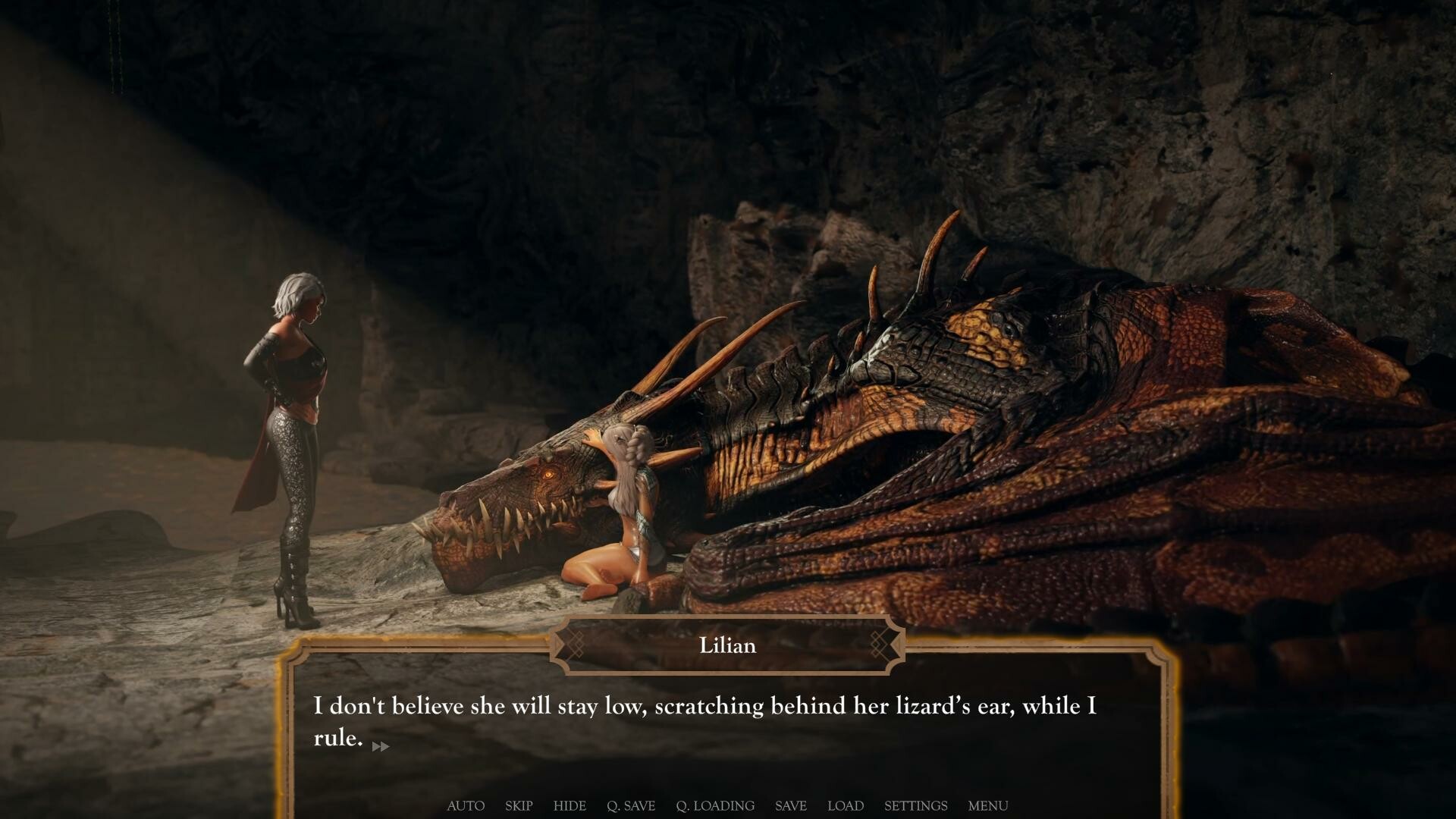This screenshot has height=819, width=1456.
Task: Click the Lilian nameplate banner
Action: (726, 645)
